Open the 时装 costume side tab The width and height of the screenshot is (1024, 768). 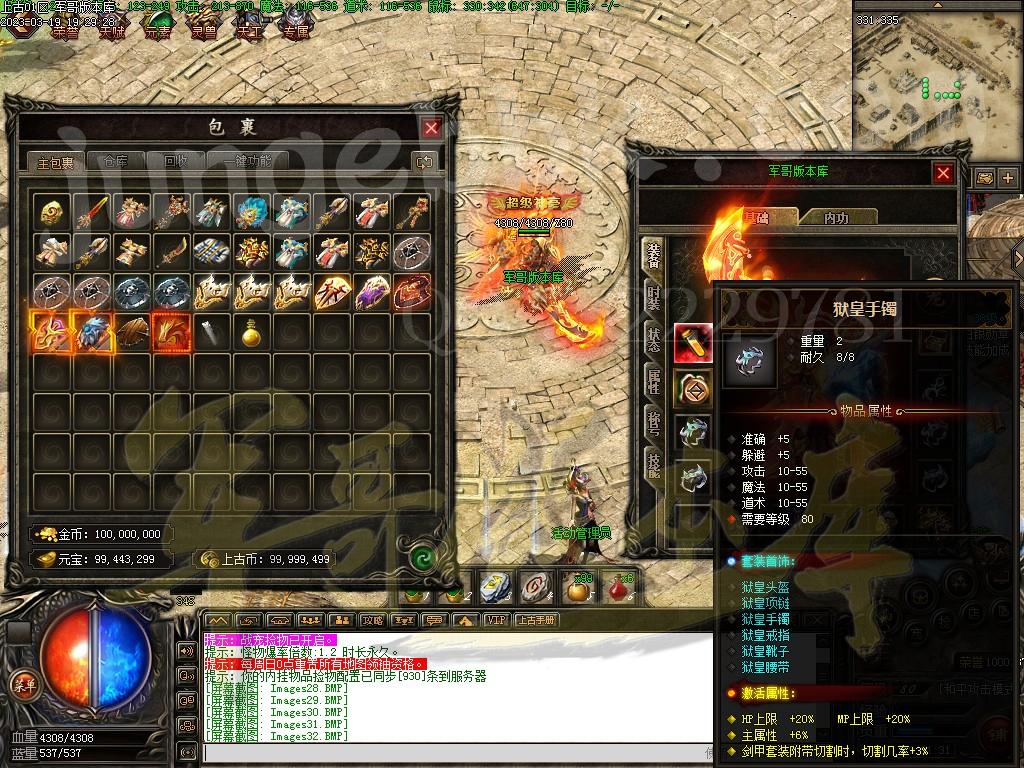(x=653, y=297)
